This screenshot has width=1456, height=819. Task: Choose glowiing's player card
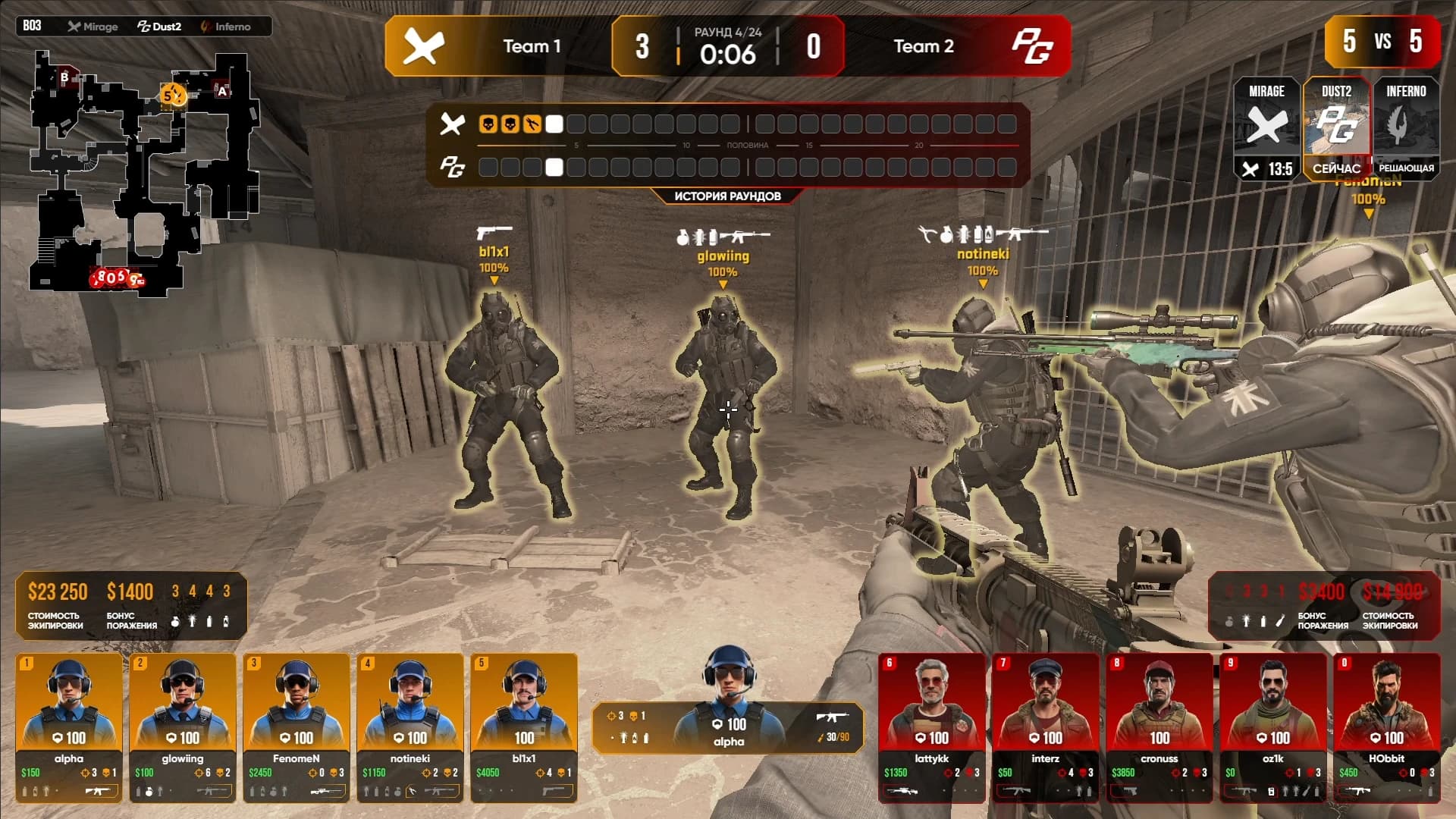(x=183, y=726)
